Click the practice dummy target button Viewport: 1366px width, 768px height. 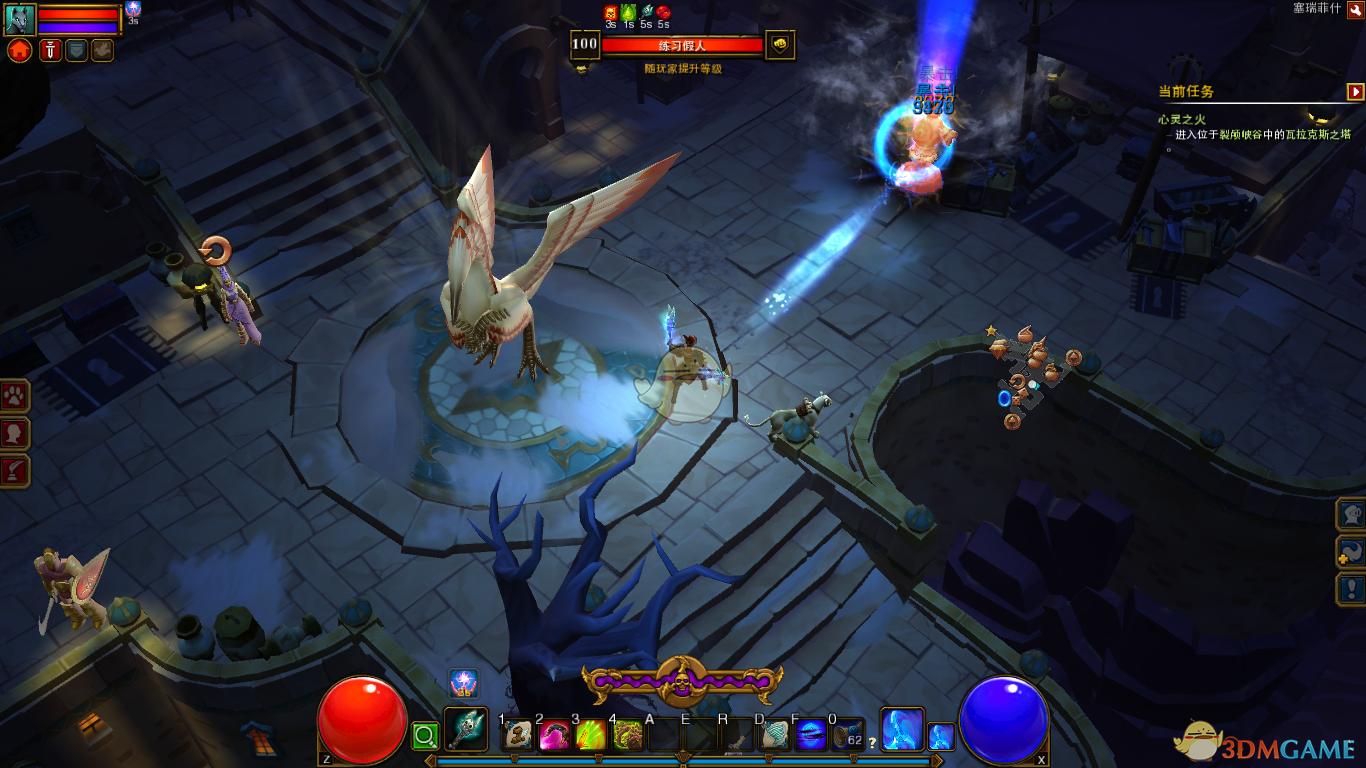point(780,44)
